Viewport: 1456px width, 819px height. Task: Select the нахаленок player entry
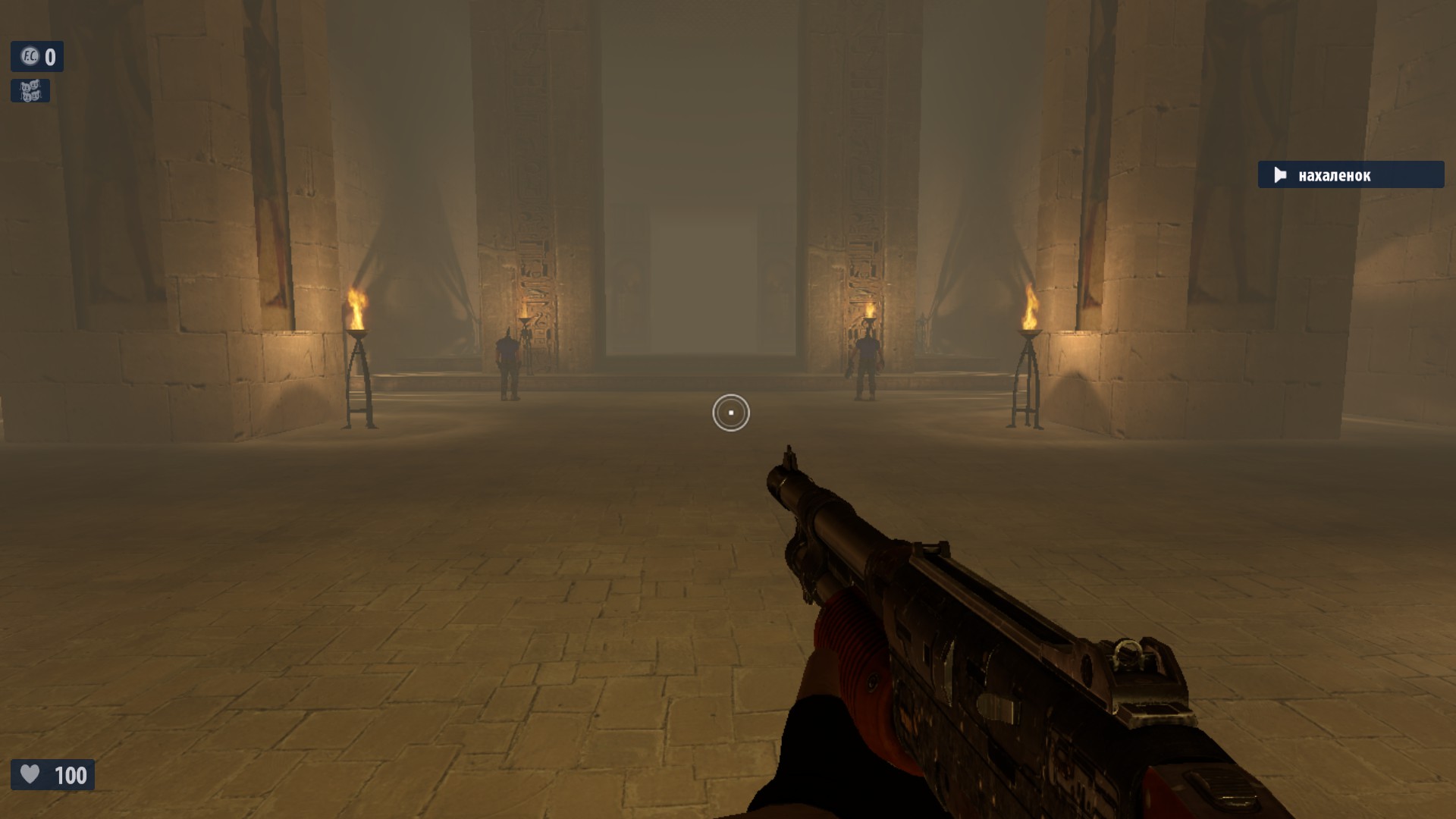pos(1350,175)
